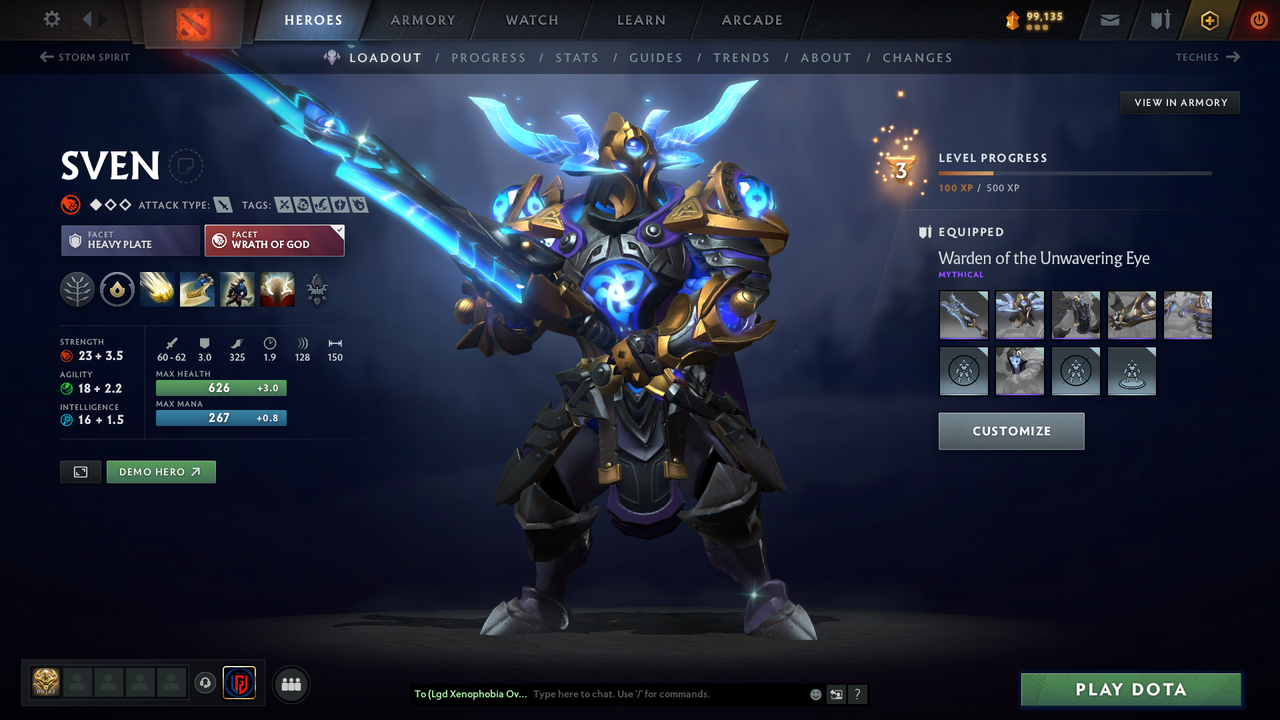This screenshot has height=720, width=1280.
Task: Advance to Techies with the right arrow
Action: pos(1210,57)
